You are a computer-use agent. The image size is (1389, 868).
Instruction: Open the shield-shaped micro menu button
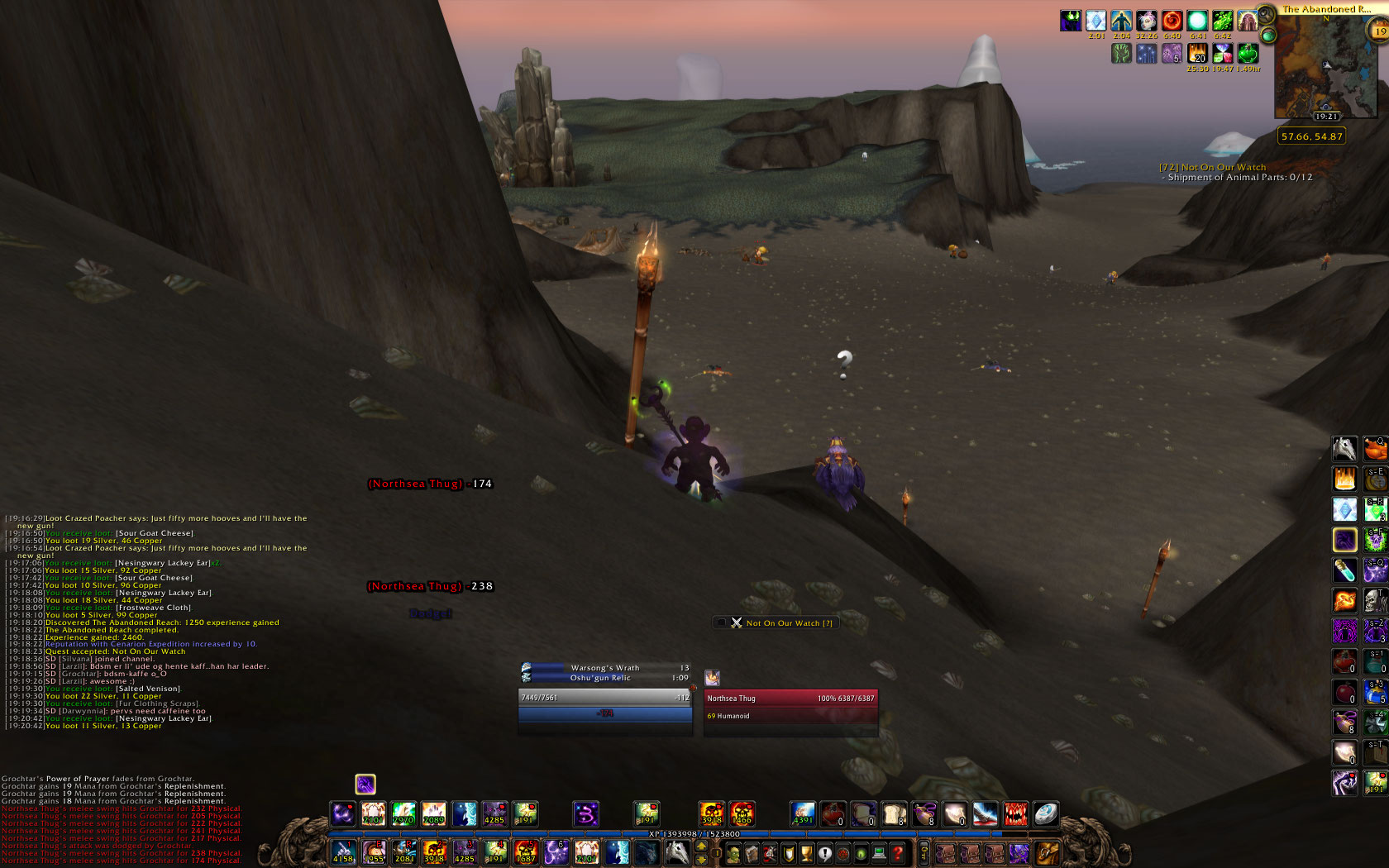[787, 854]
